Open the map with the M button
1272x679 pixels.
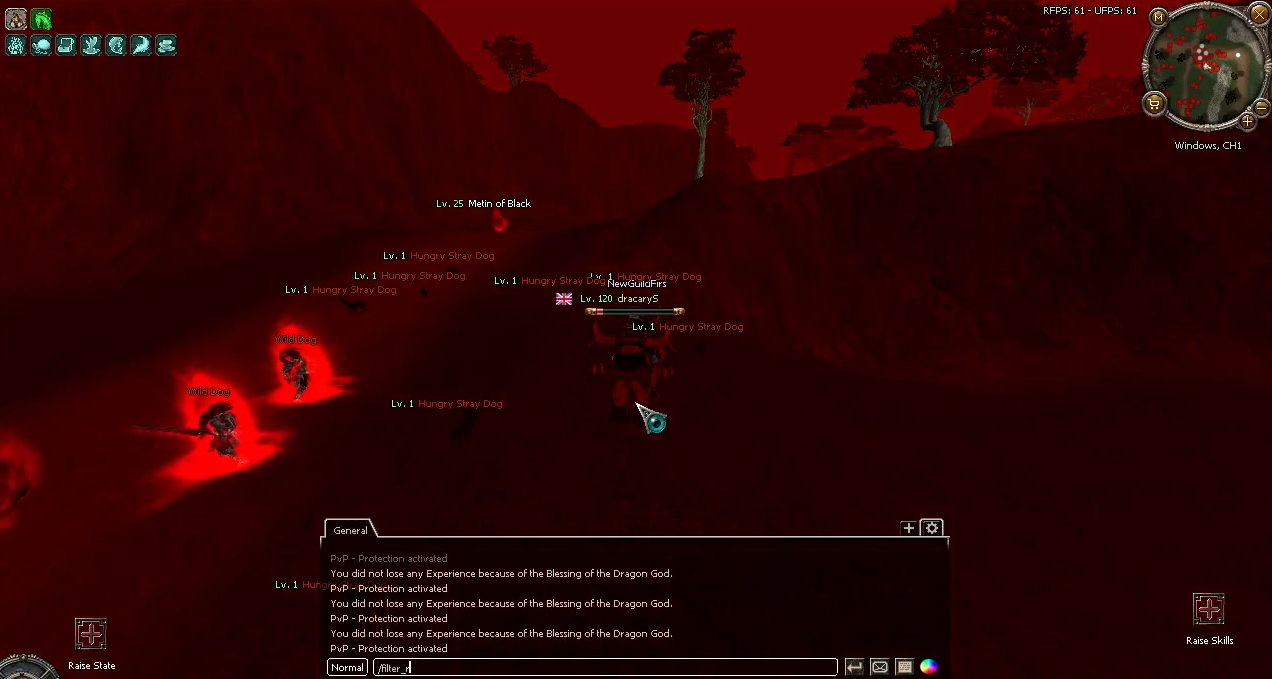(1158, 17)
